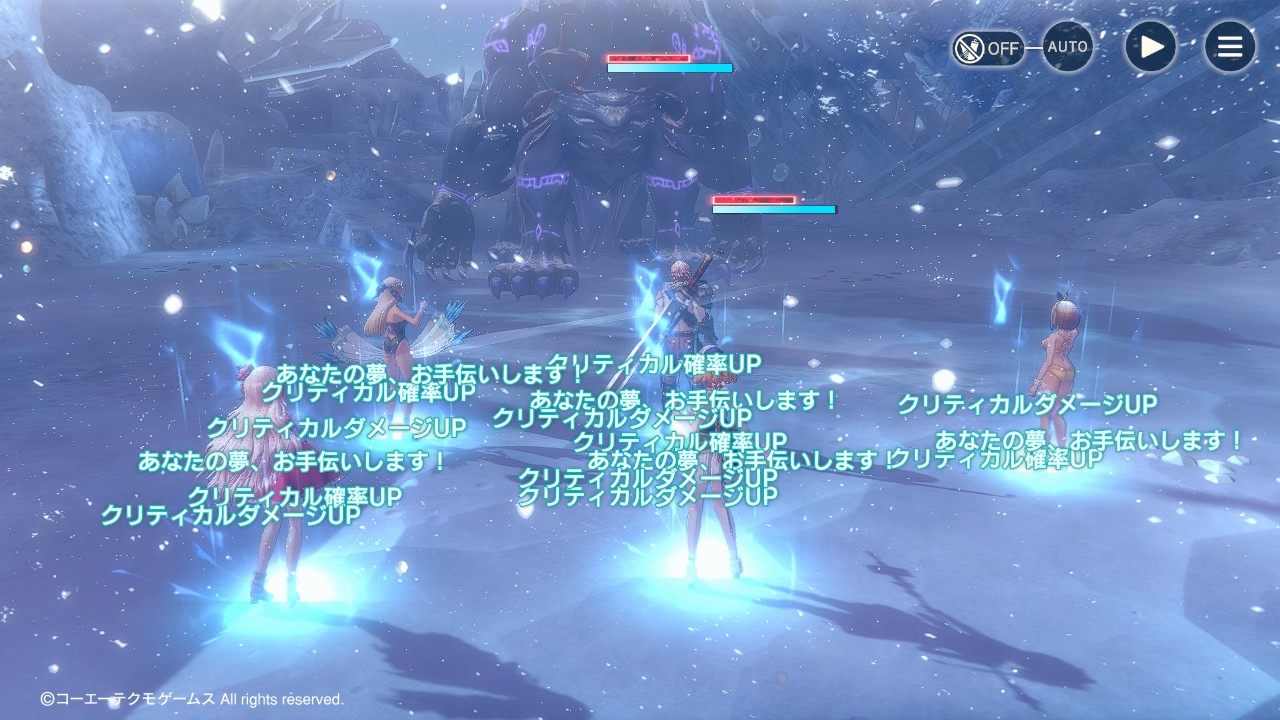This screenshot has width=1280, height=720.
Task: Click the play arrow speed button
Action: (1151, 47)
